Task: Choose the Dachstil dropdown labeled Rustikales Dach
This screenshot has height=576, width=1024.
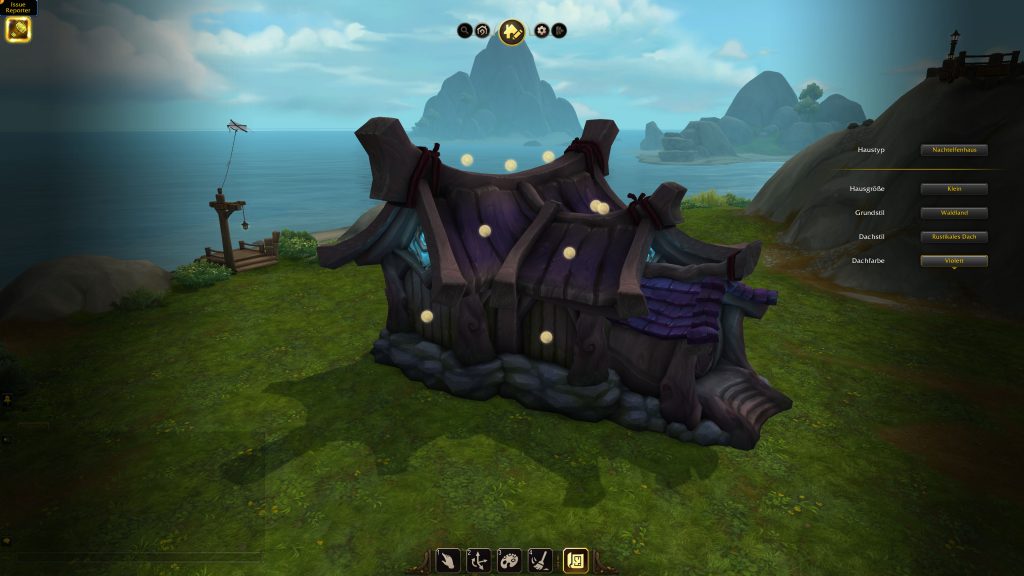Action: [954, 237]
